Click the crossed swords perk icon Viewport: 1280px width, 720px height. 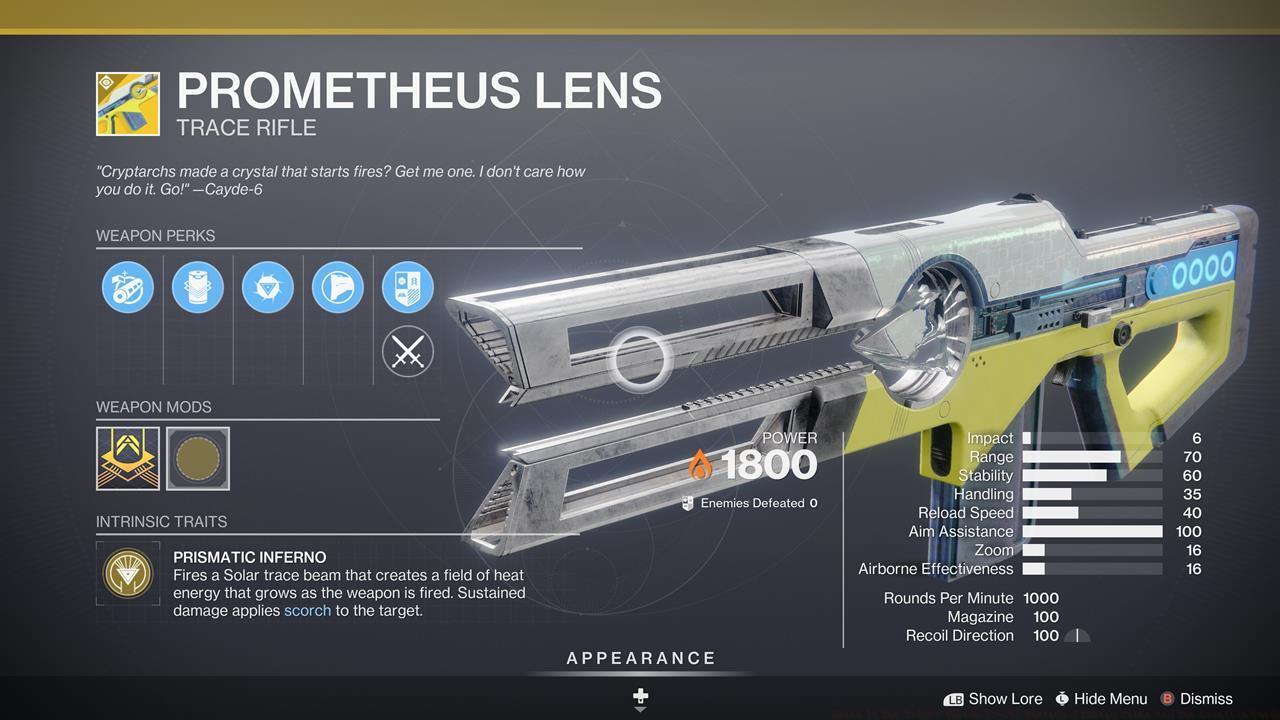pyautogui.click(x=408, y=352)
